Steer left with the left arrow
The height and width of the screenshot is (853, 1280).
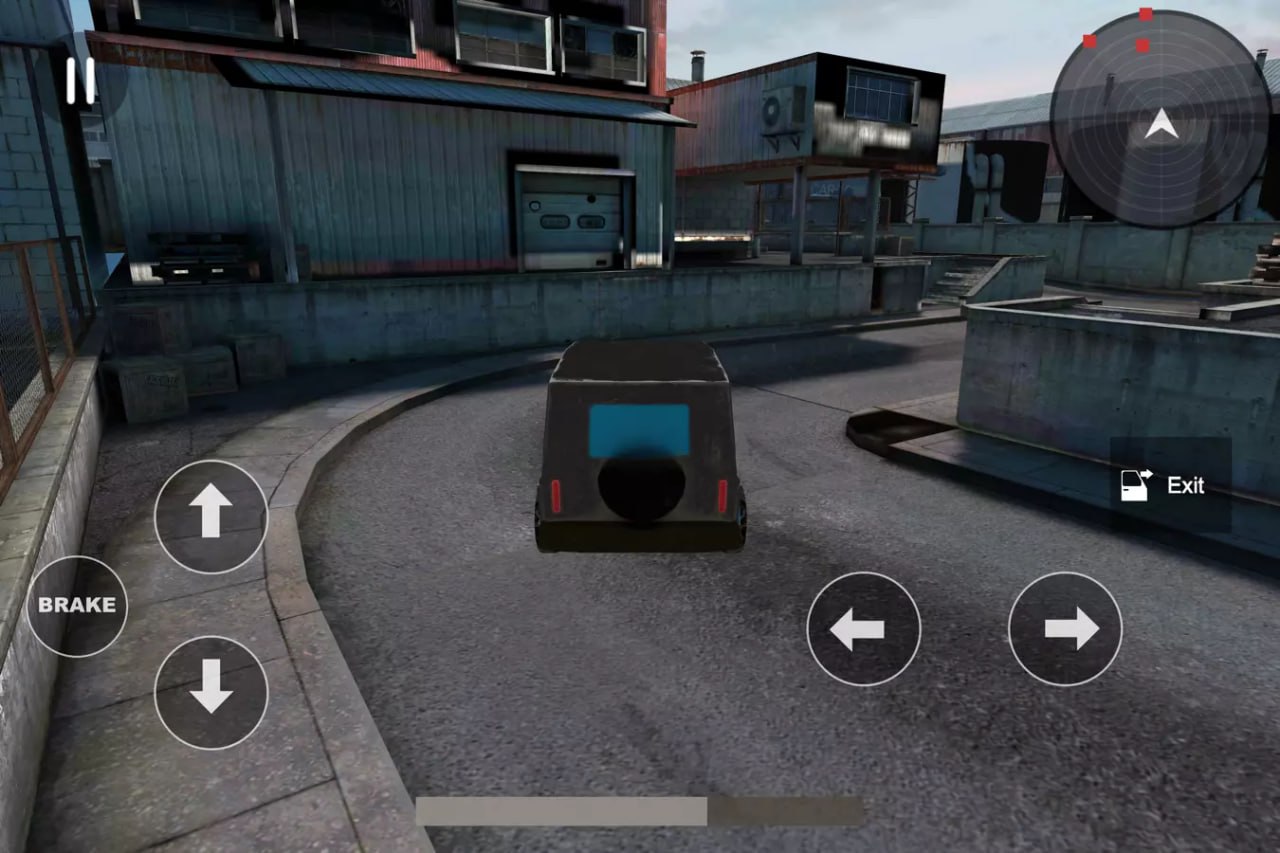pyautogui.click(x=863, y=629)
